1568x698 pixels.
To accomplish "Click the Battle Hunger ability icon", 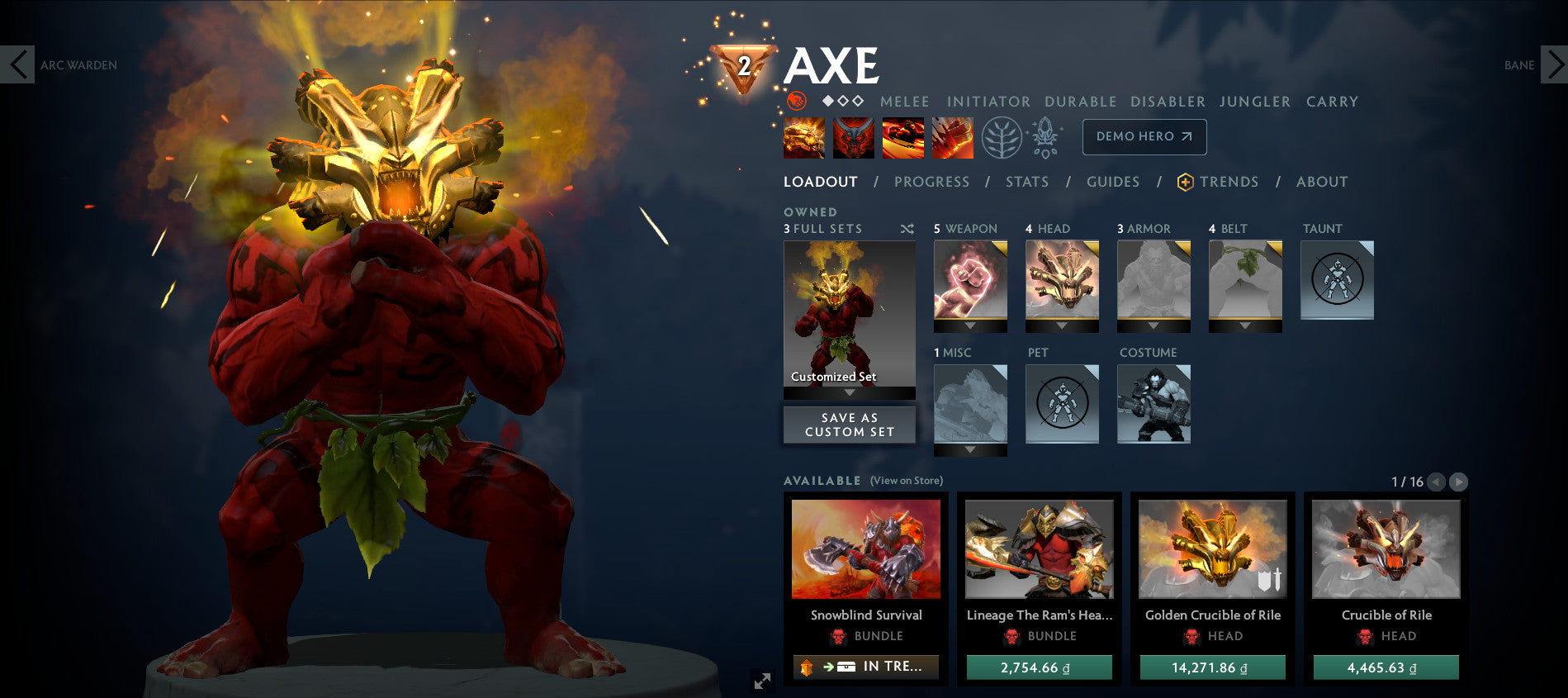I will [854, 138].
